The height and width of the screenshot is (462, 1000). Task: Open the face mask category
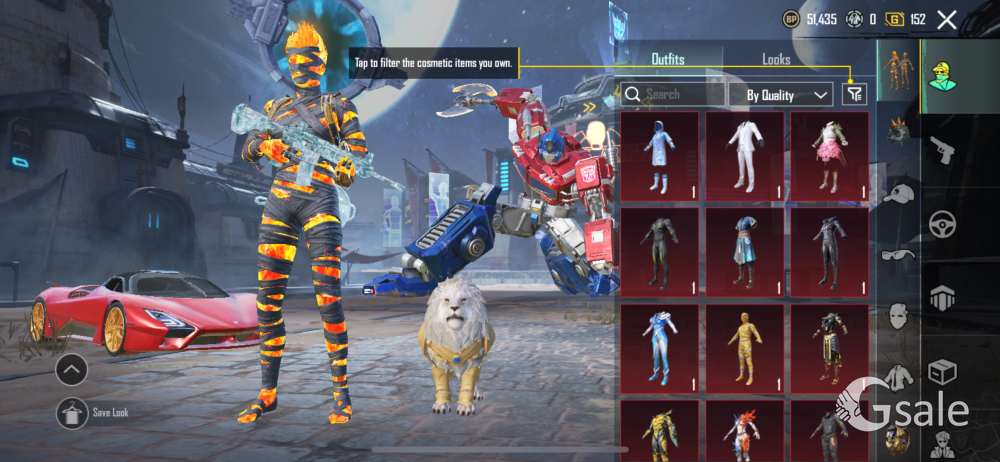click(898, 317)
